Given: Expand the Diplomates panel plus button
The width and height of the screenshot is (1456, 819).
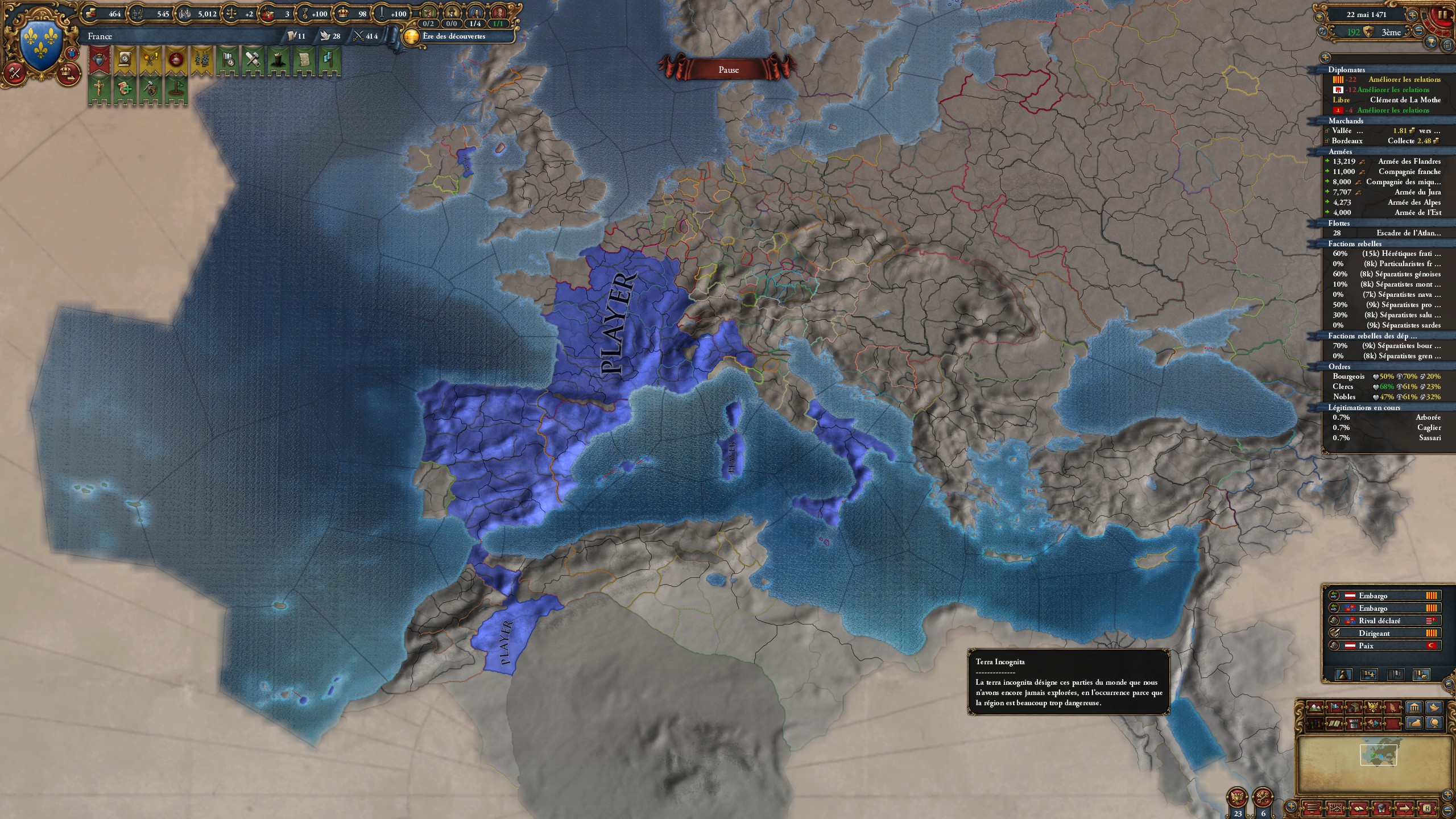Looking at the screenshot, I should [1325, 58].
